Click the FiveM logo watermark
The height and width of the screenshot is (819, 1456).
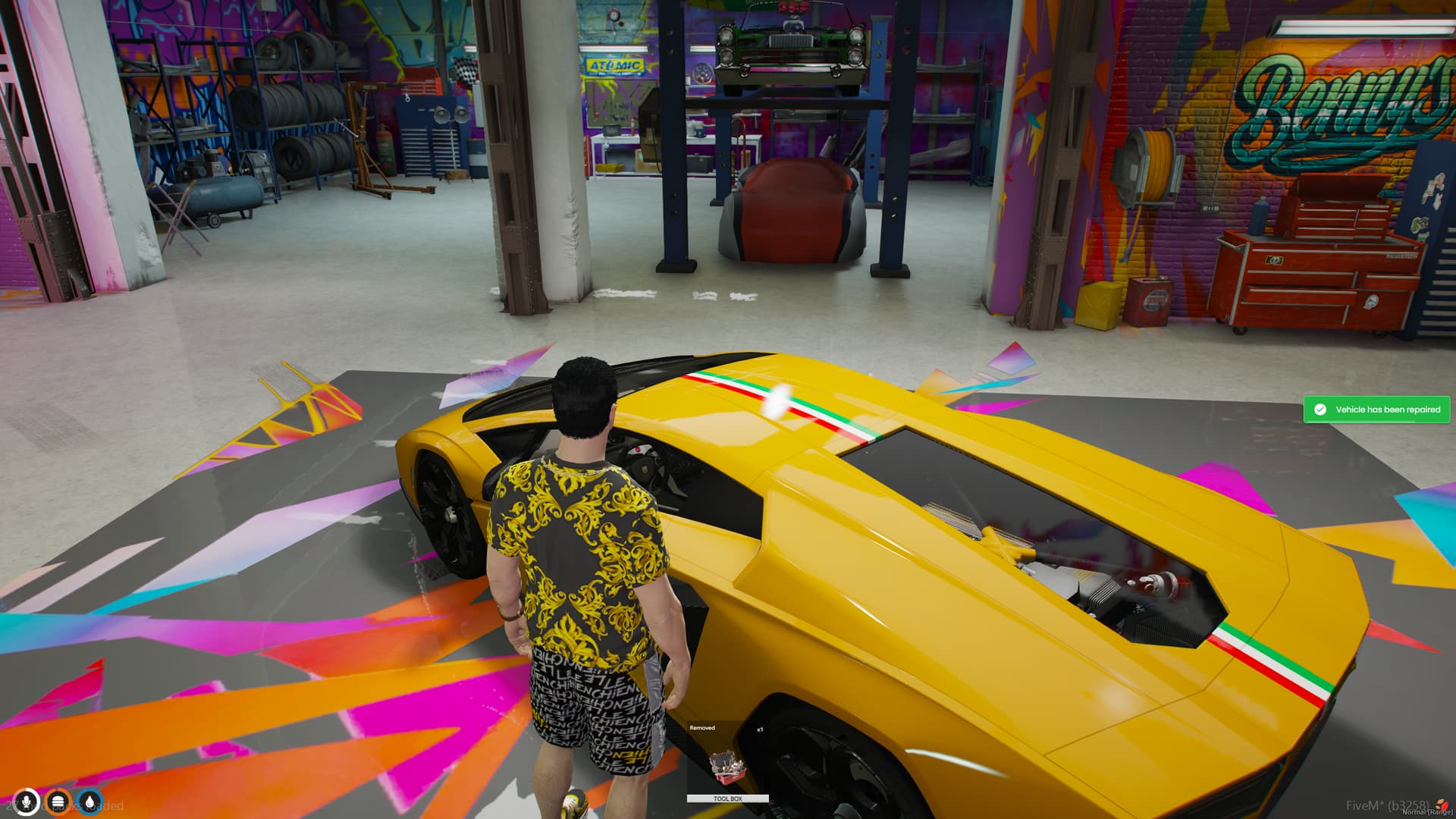click(1442, 805)
